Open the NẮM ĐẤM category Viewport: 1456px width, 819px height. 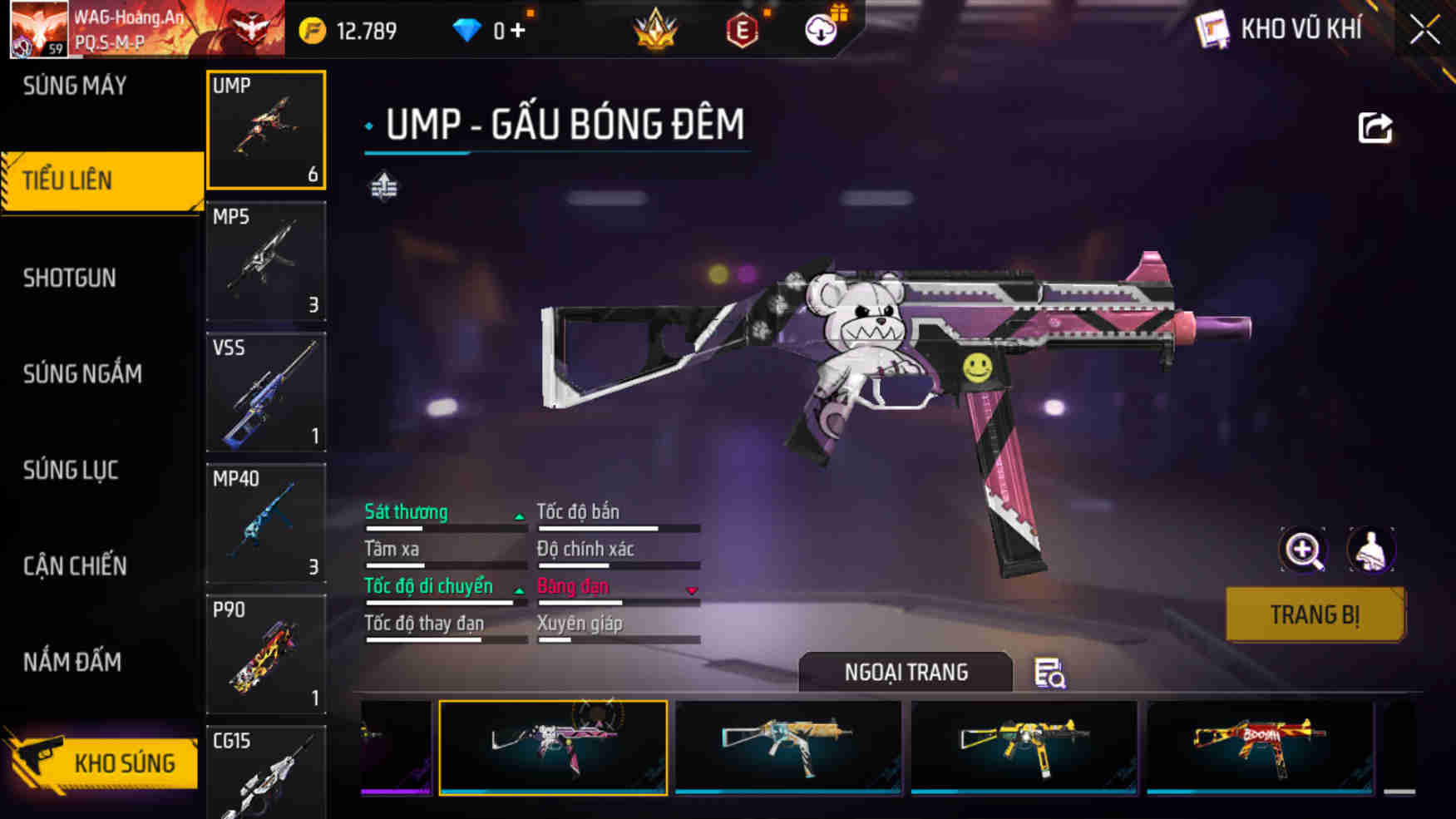click(72, 662)
